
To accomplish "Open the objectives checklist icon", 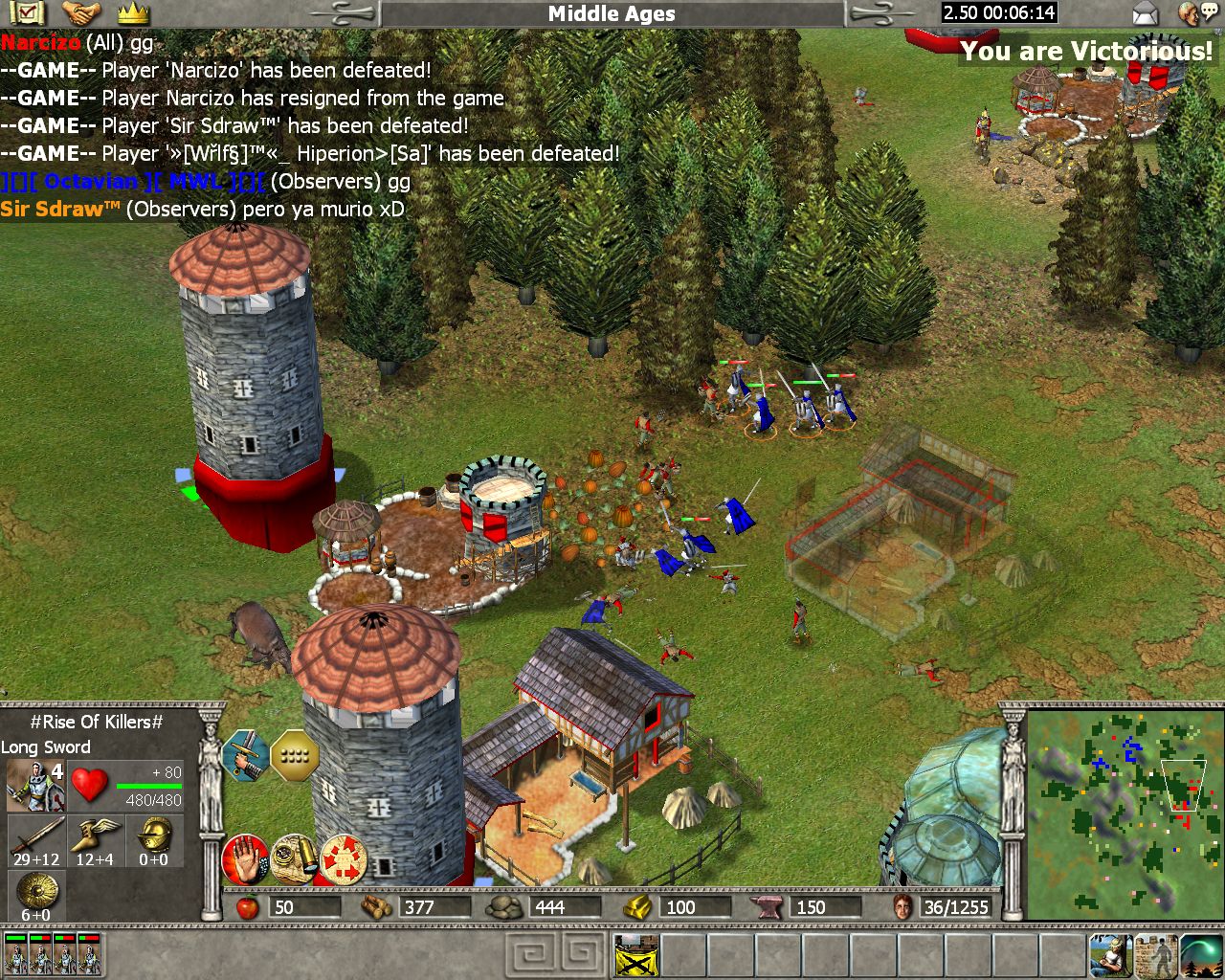I will pos(31,13).
